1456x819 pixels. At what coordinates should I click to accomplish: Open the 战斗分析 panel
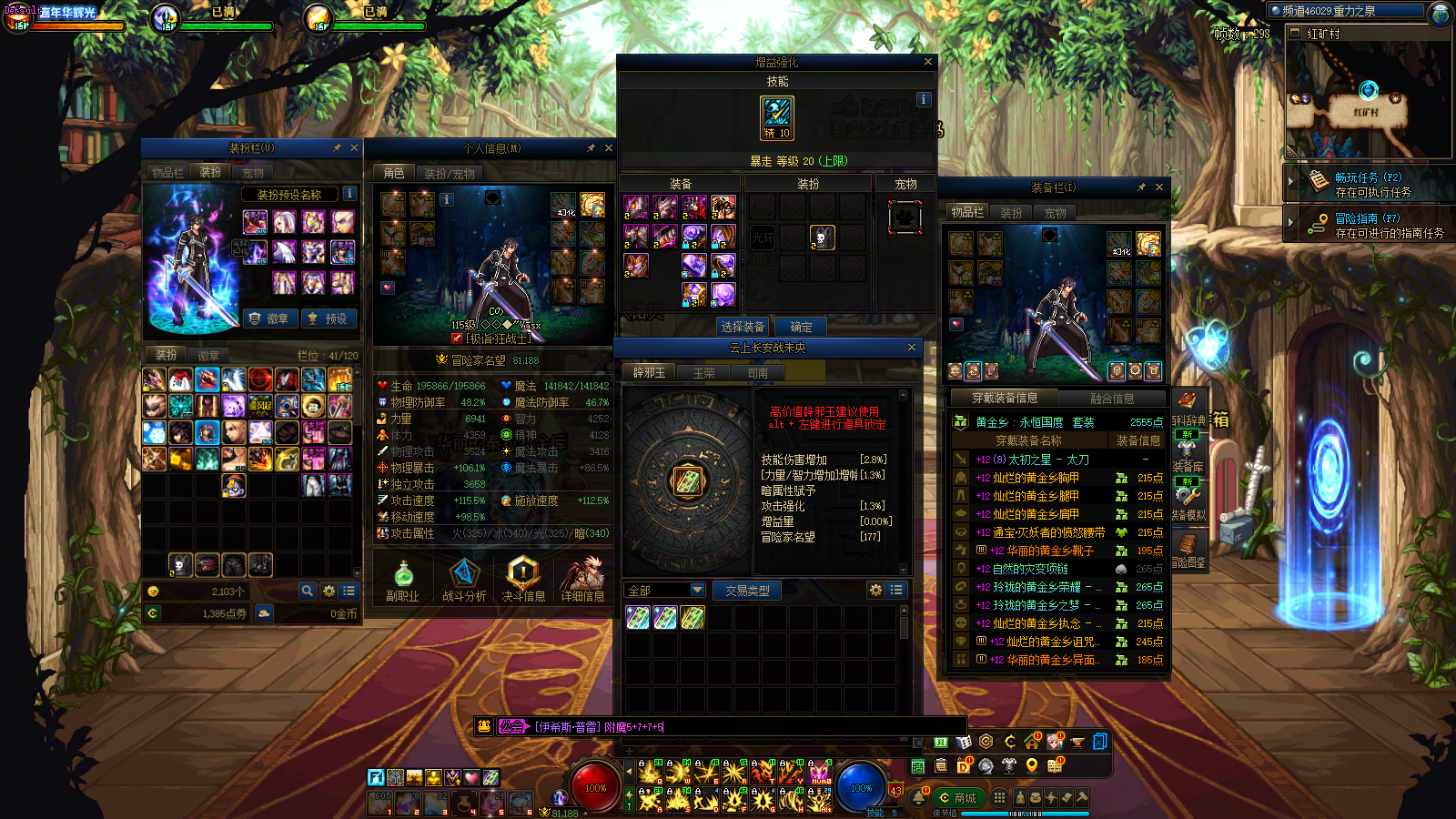point(464,580)
